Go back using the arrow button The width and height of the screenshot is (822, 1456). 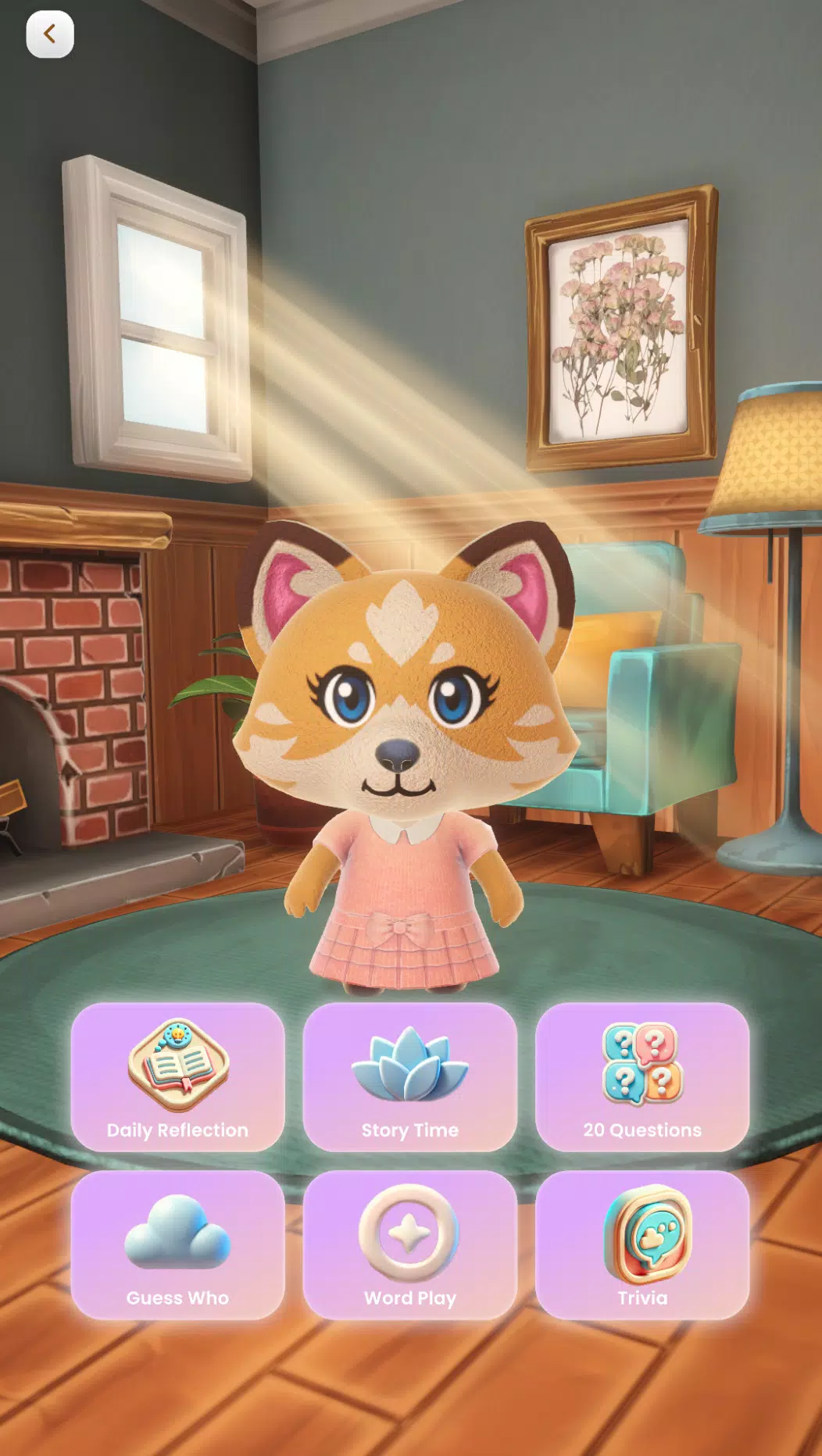(50, 34)
